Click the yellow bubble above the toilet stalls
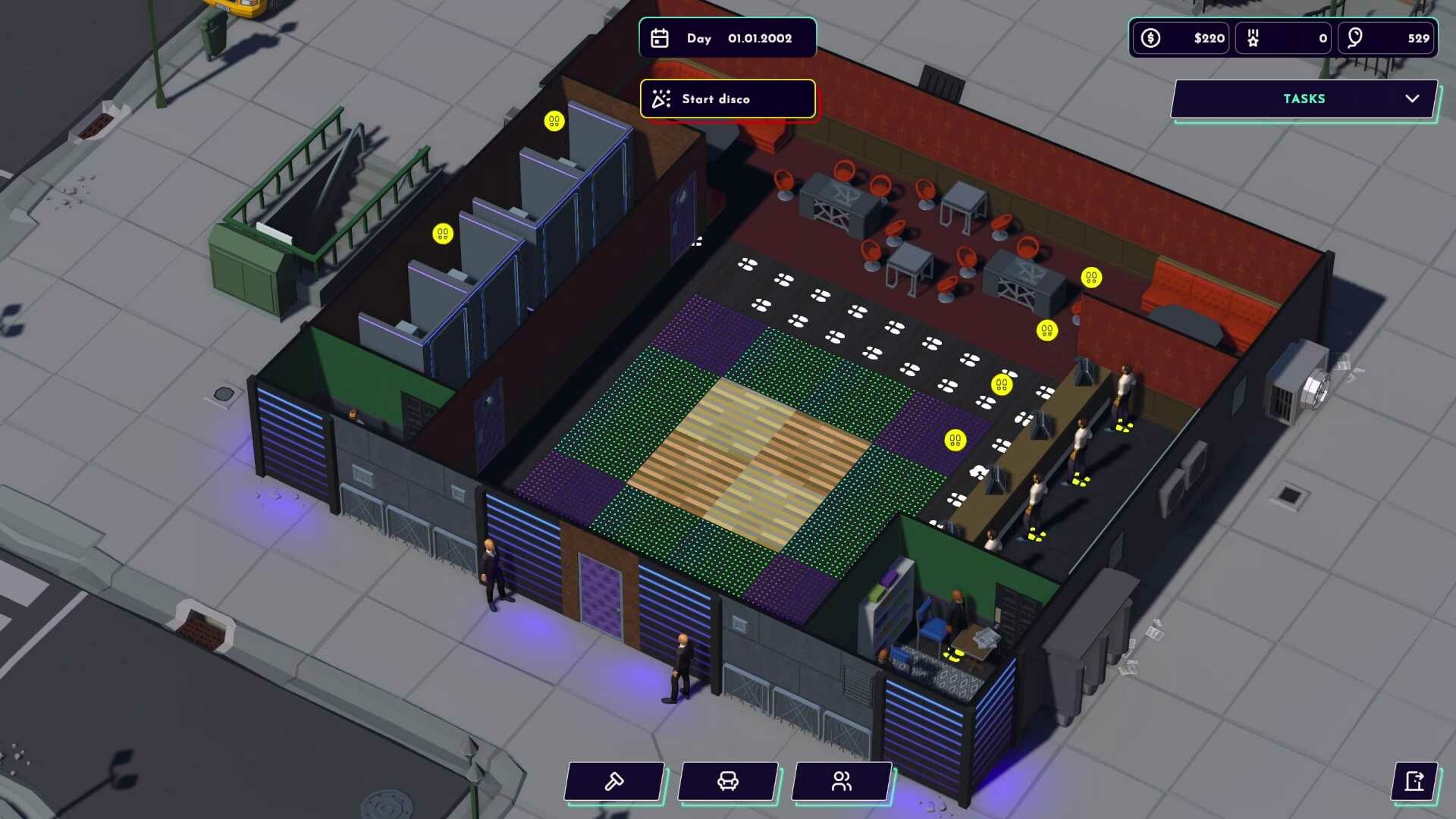The image size is (1456, 819). pos(554,121)
